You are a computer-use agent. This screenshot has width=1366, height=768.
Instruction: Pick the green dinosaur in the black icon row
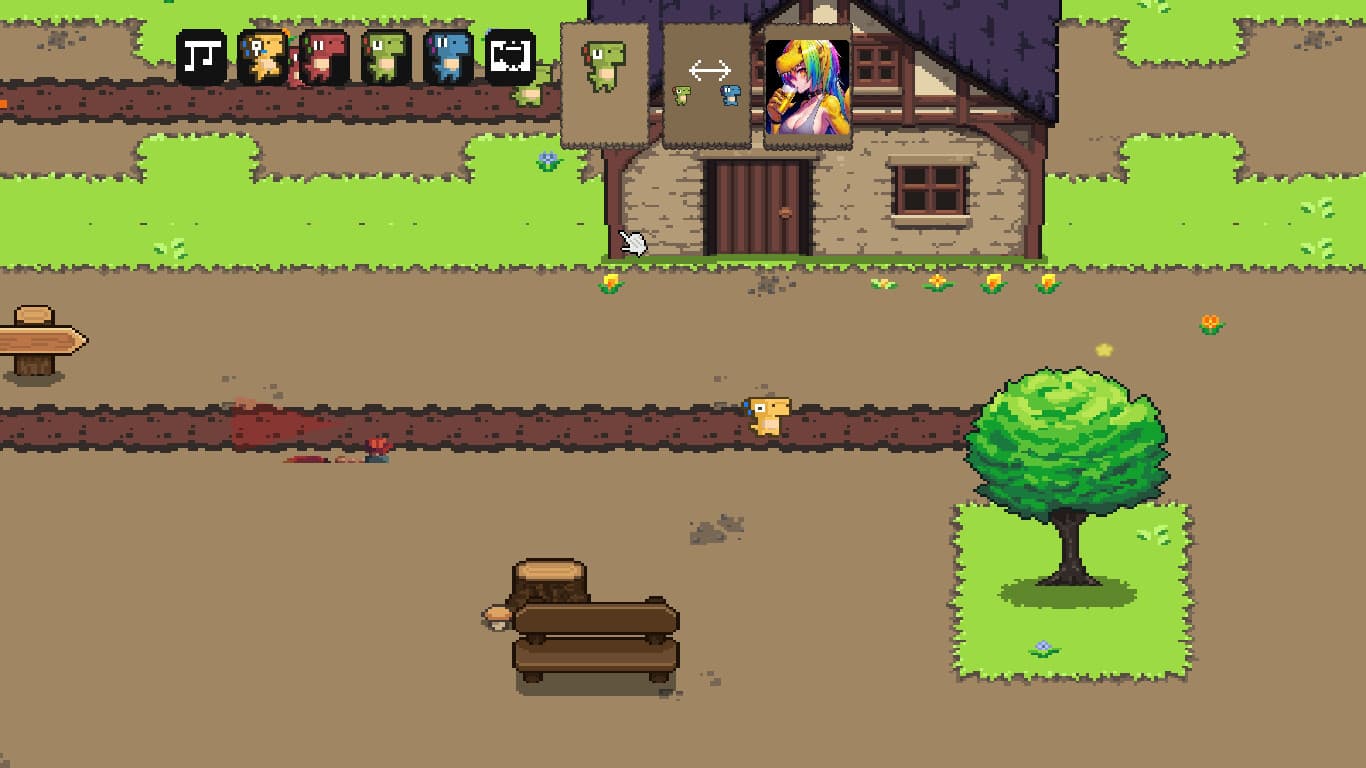[x=386, y=57]
